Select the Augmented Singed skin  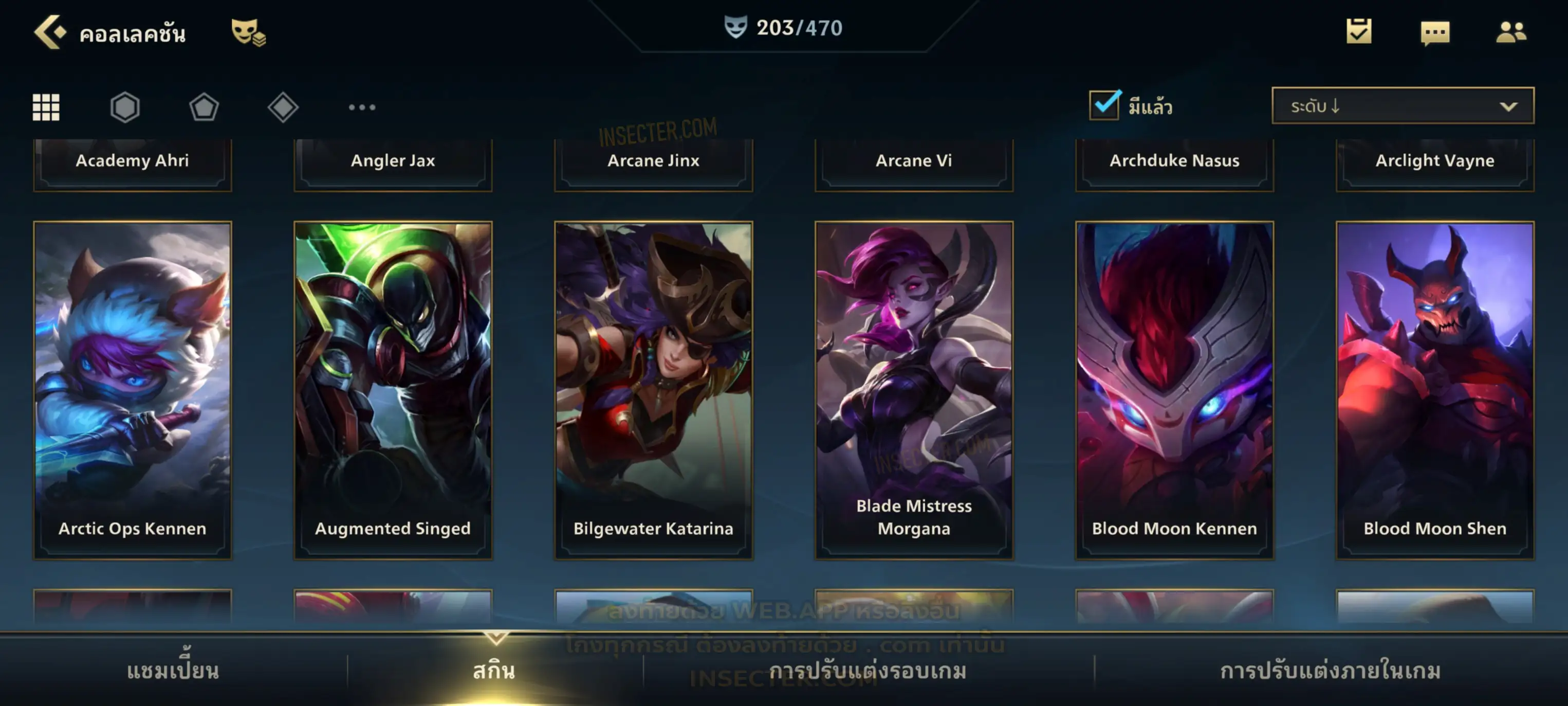(393, 390)
